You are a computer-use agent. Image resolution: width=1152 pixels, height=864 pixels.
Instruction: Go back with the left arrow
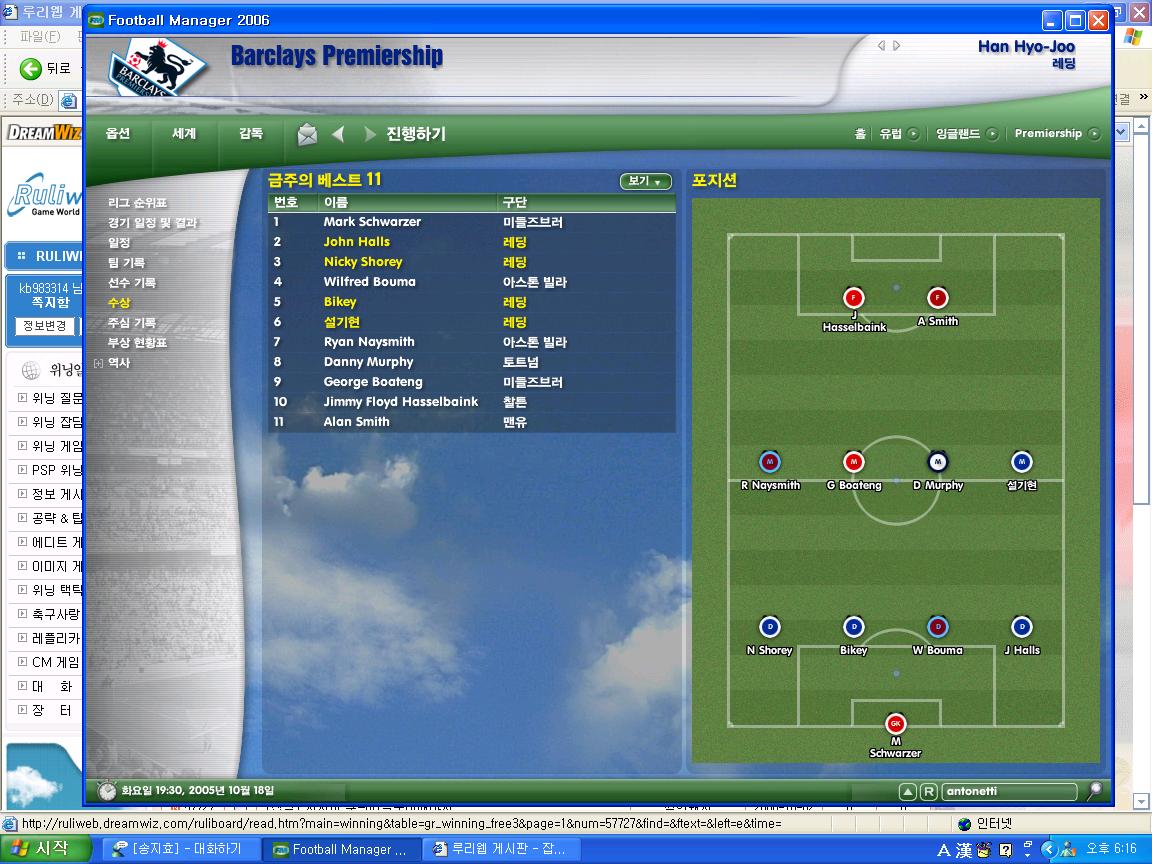tap(338, 134)
